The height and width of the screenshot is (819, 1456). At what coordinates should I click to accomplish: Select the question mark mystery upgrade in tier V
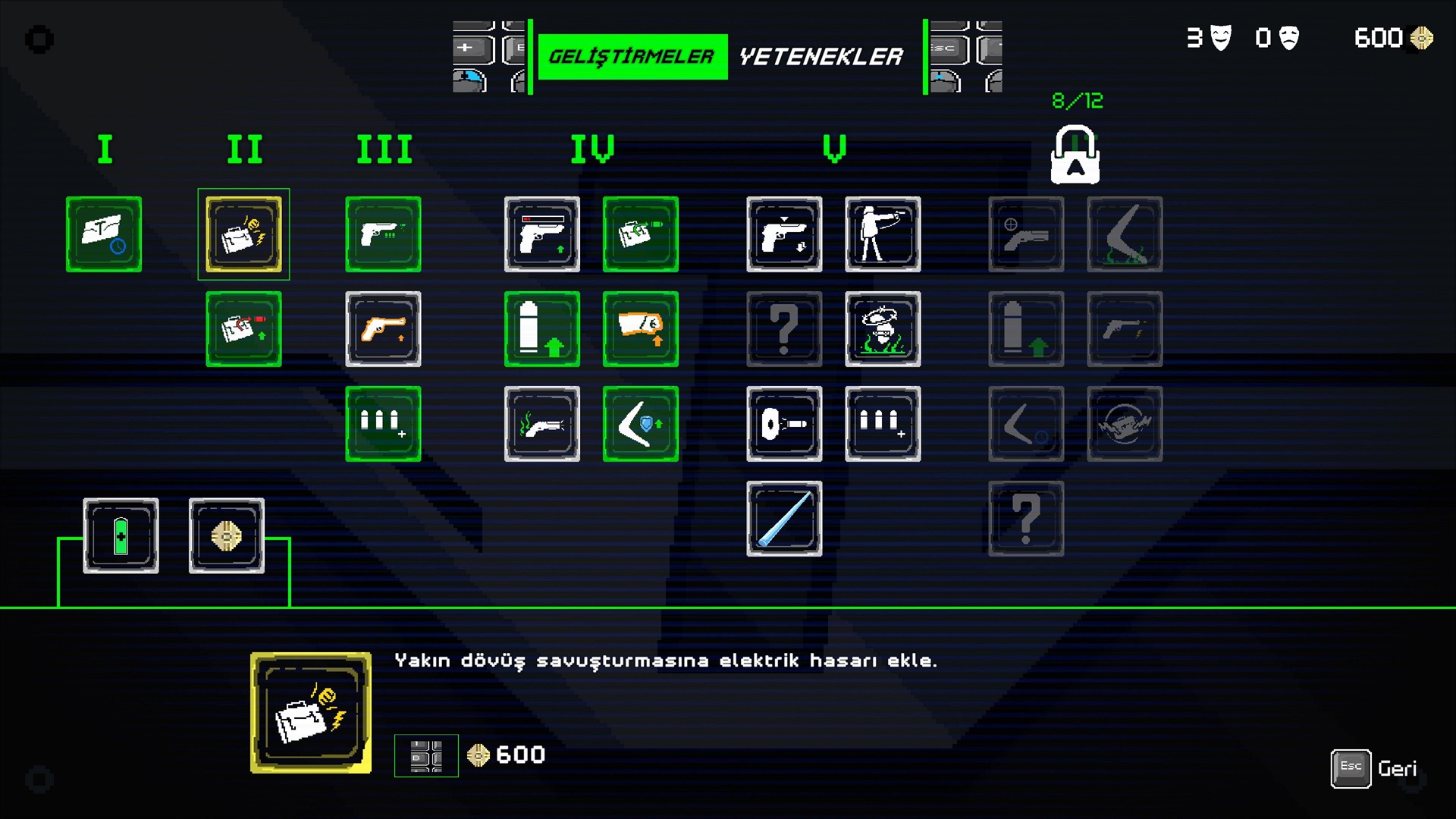(x=784, y=328)
